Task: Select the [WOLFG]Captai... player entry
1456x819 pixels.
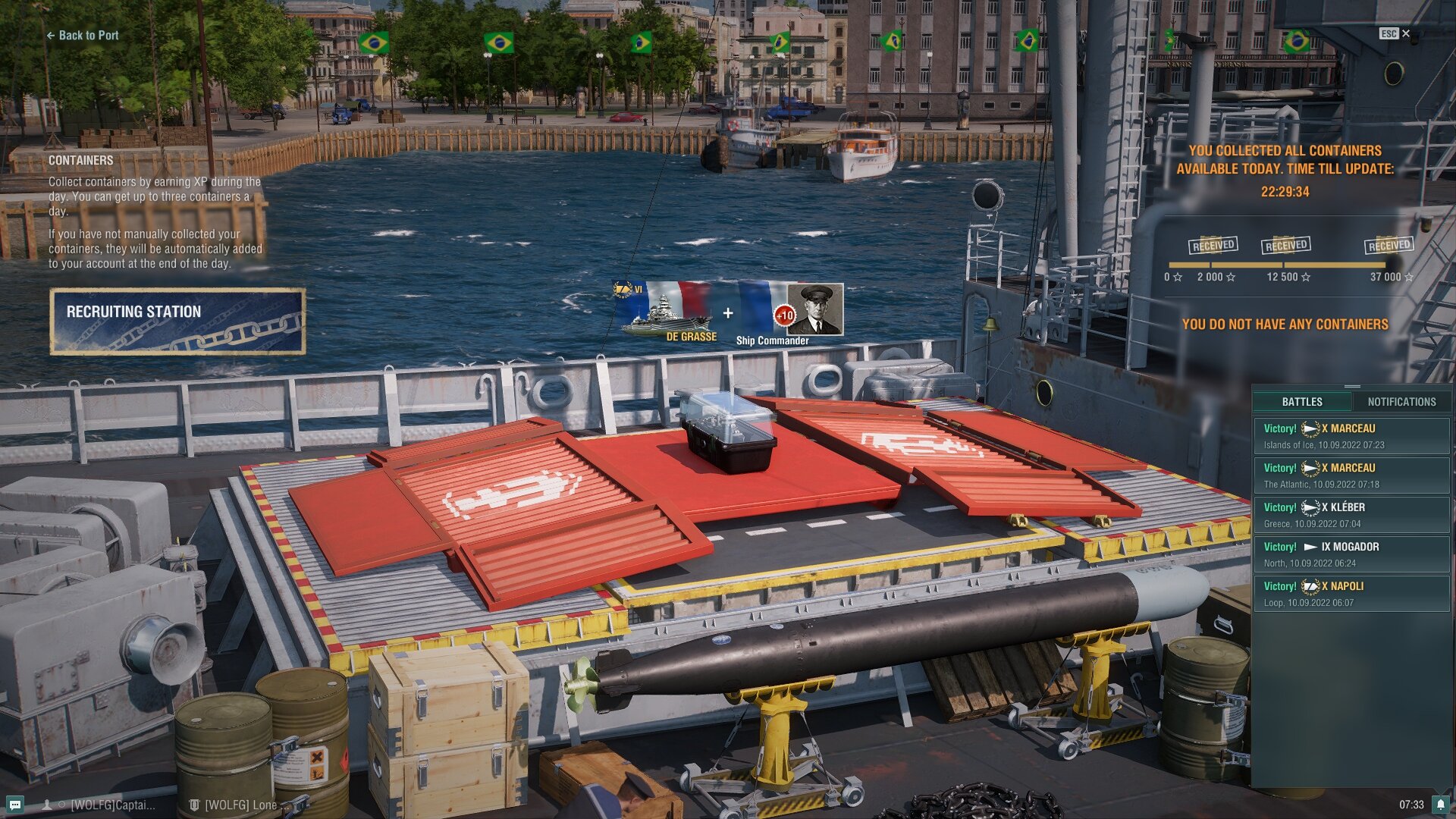Action: click(106, 805)
